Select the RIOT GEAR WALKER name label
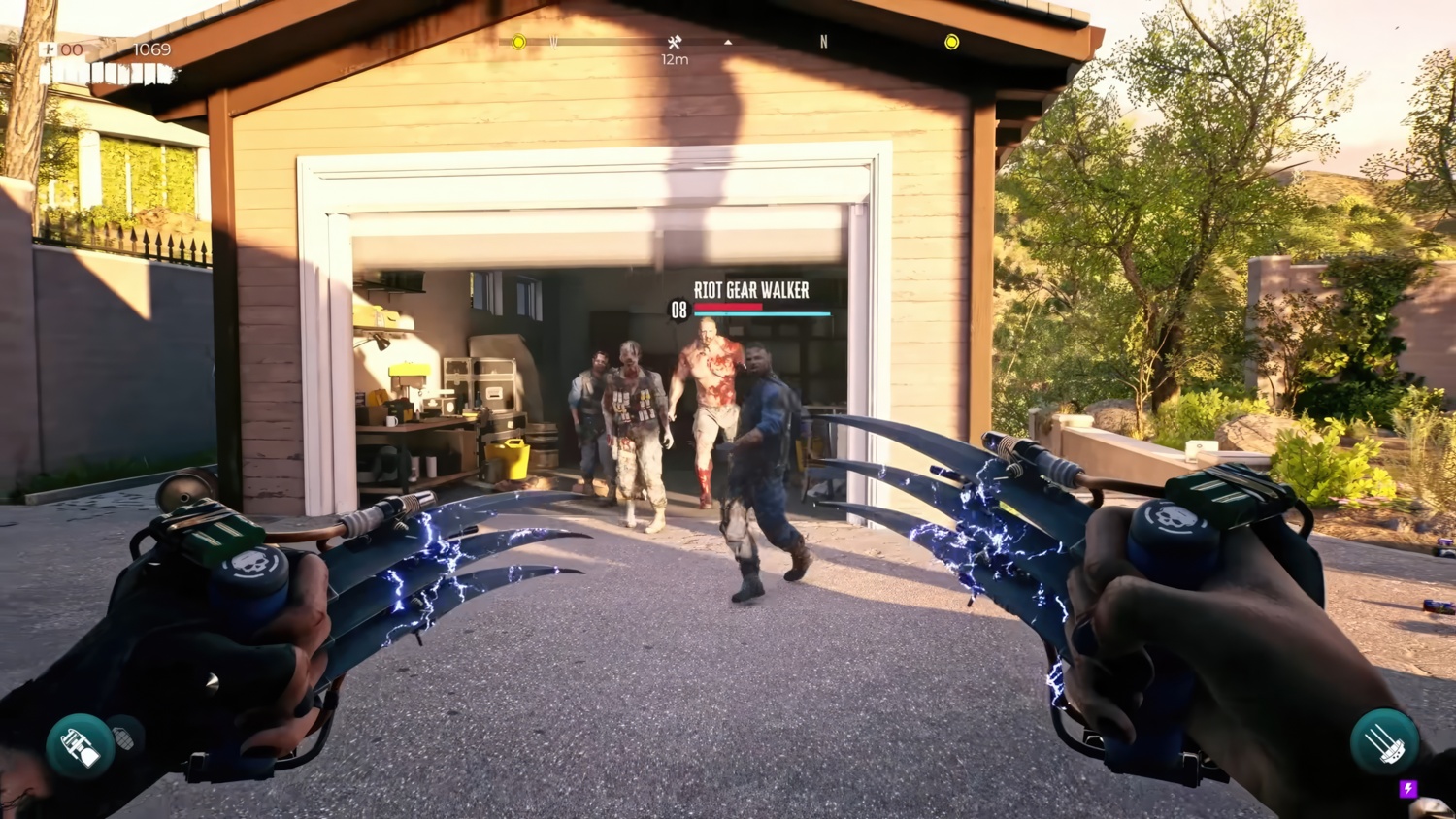This screenshot has height=819, width=1456. pyautogui.click(x=750, y=290)
